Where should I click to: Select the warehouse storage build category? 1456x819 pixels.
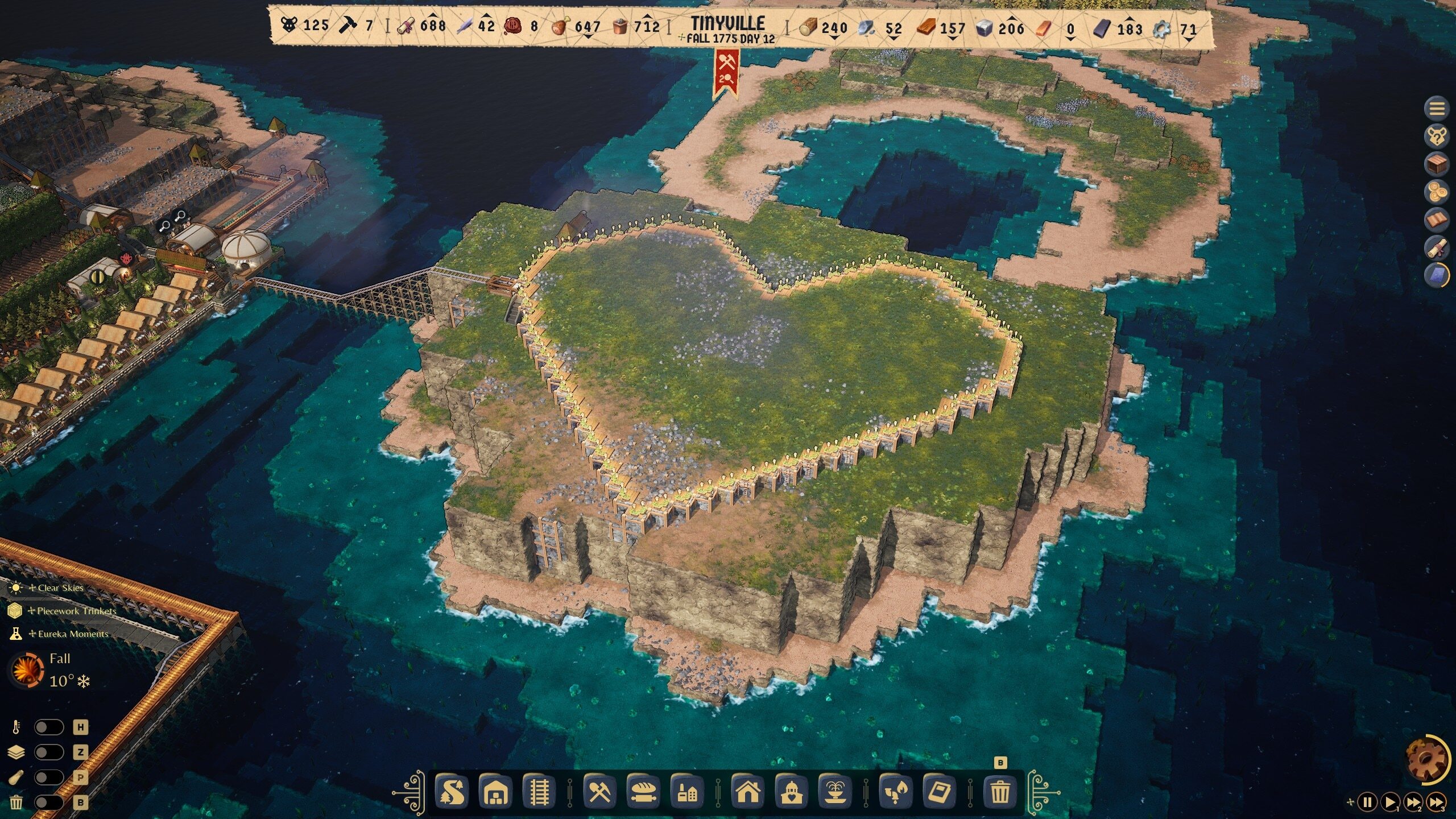(495, 792)
